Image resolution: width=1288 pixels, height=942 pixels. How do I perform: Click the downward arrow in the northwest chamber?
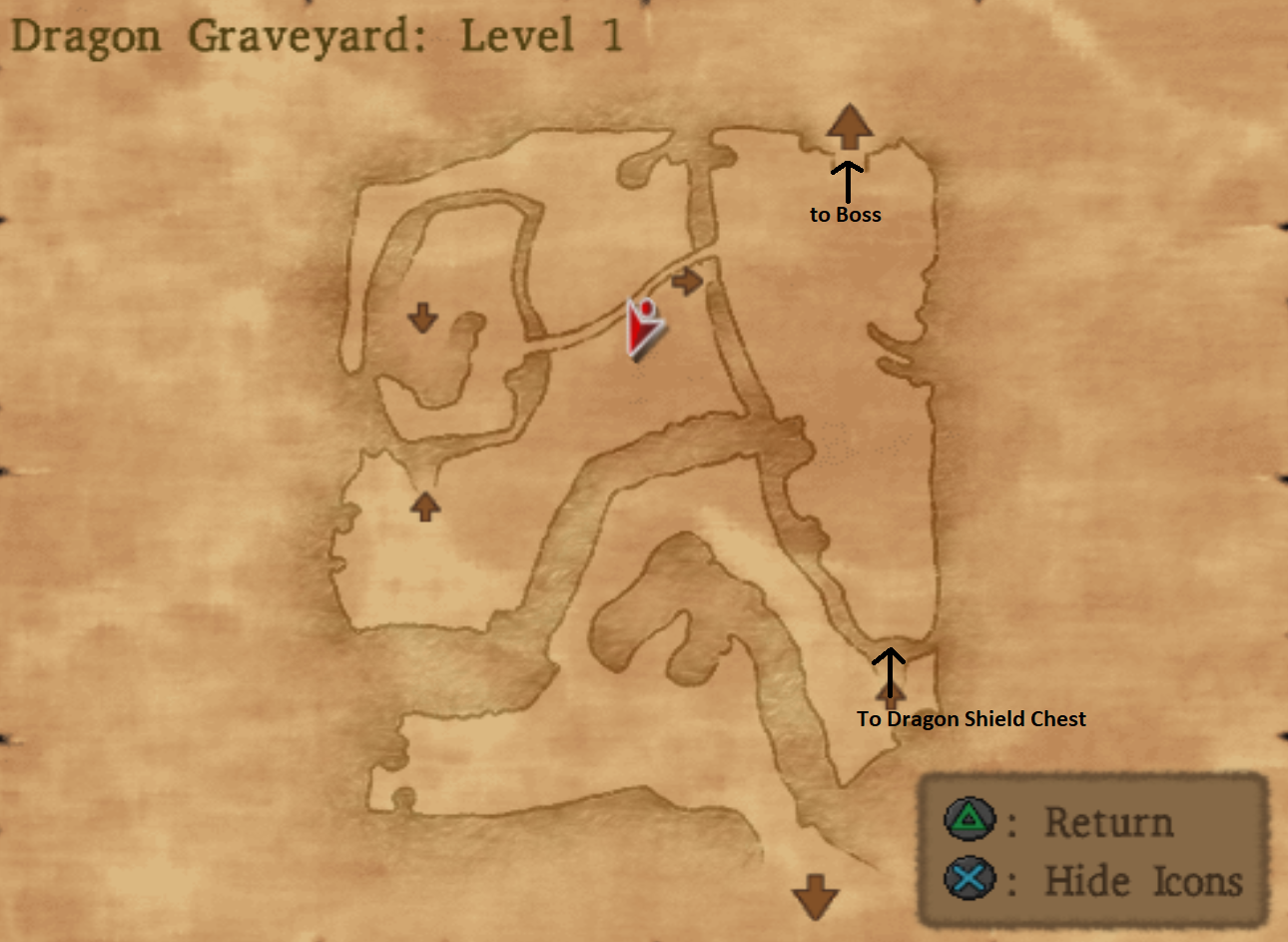click(422, 318)
